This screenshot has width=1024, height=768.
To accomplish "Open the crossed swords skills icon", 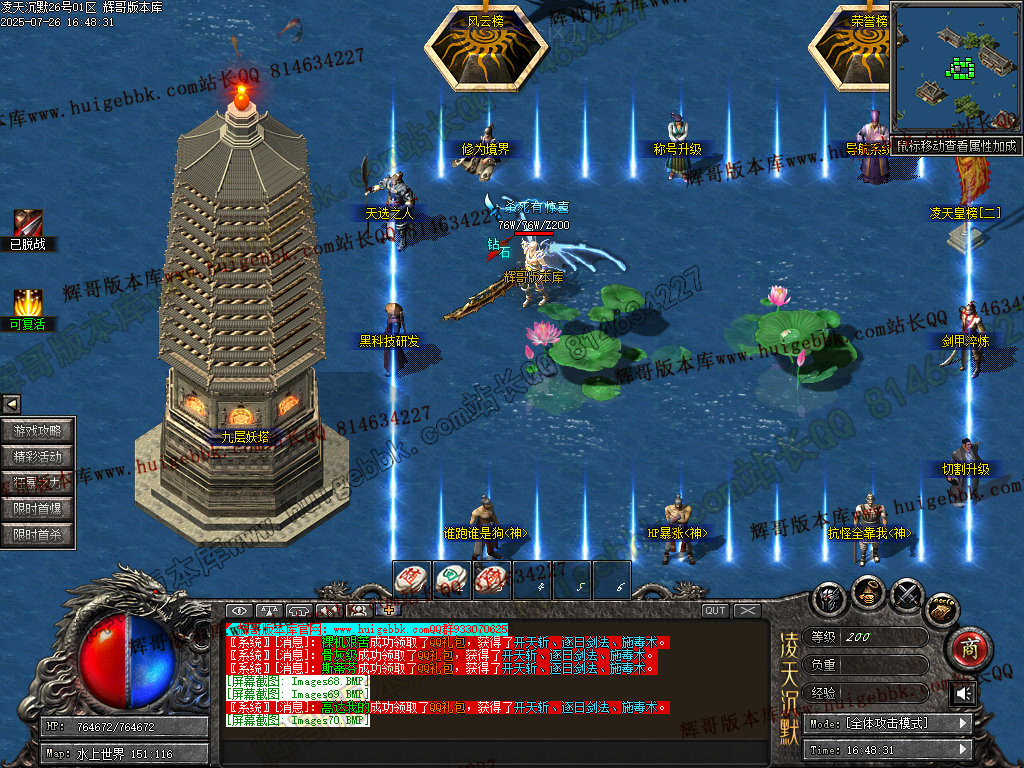I will click(x=906, y=596).
